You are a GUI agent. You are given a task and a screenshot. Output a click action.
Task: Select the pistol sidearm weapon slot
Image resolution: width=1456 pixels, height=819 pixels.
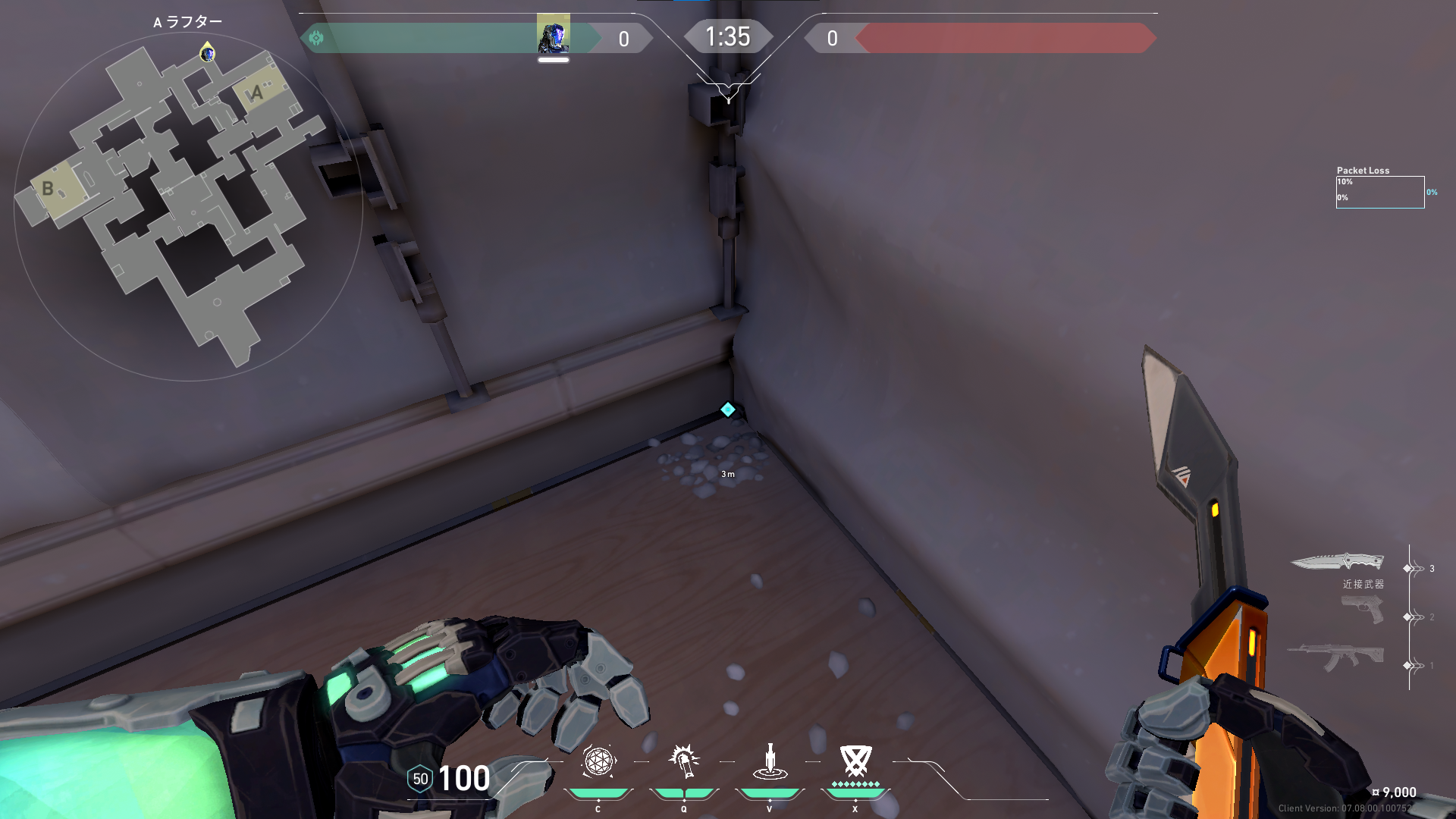(1363, 610)
